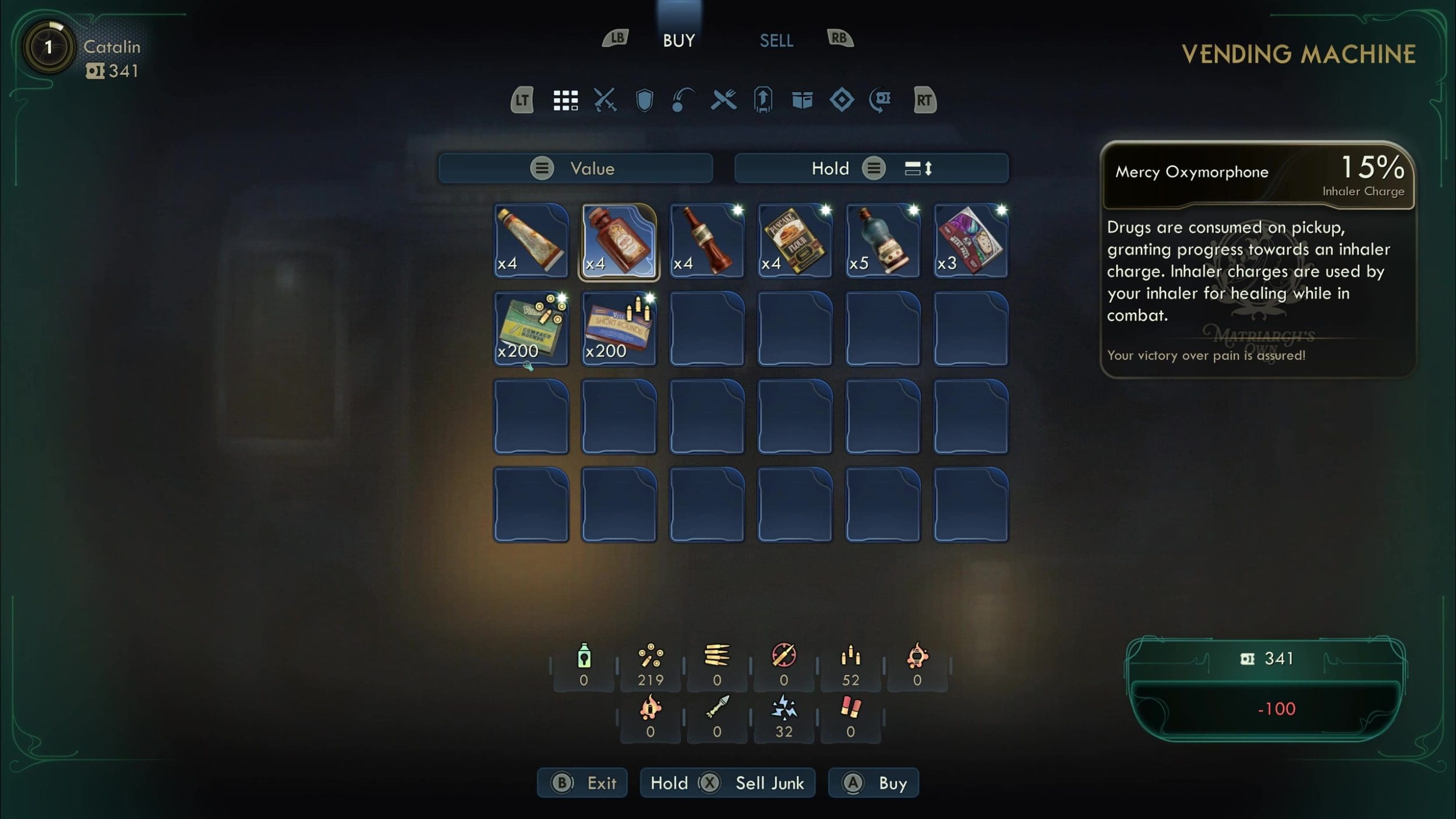Show all items with the grid filter
This screenshot has width=1456, height=819.
(x=565, y=100)
